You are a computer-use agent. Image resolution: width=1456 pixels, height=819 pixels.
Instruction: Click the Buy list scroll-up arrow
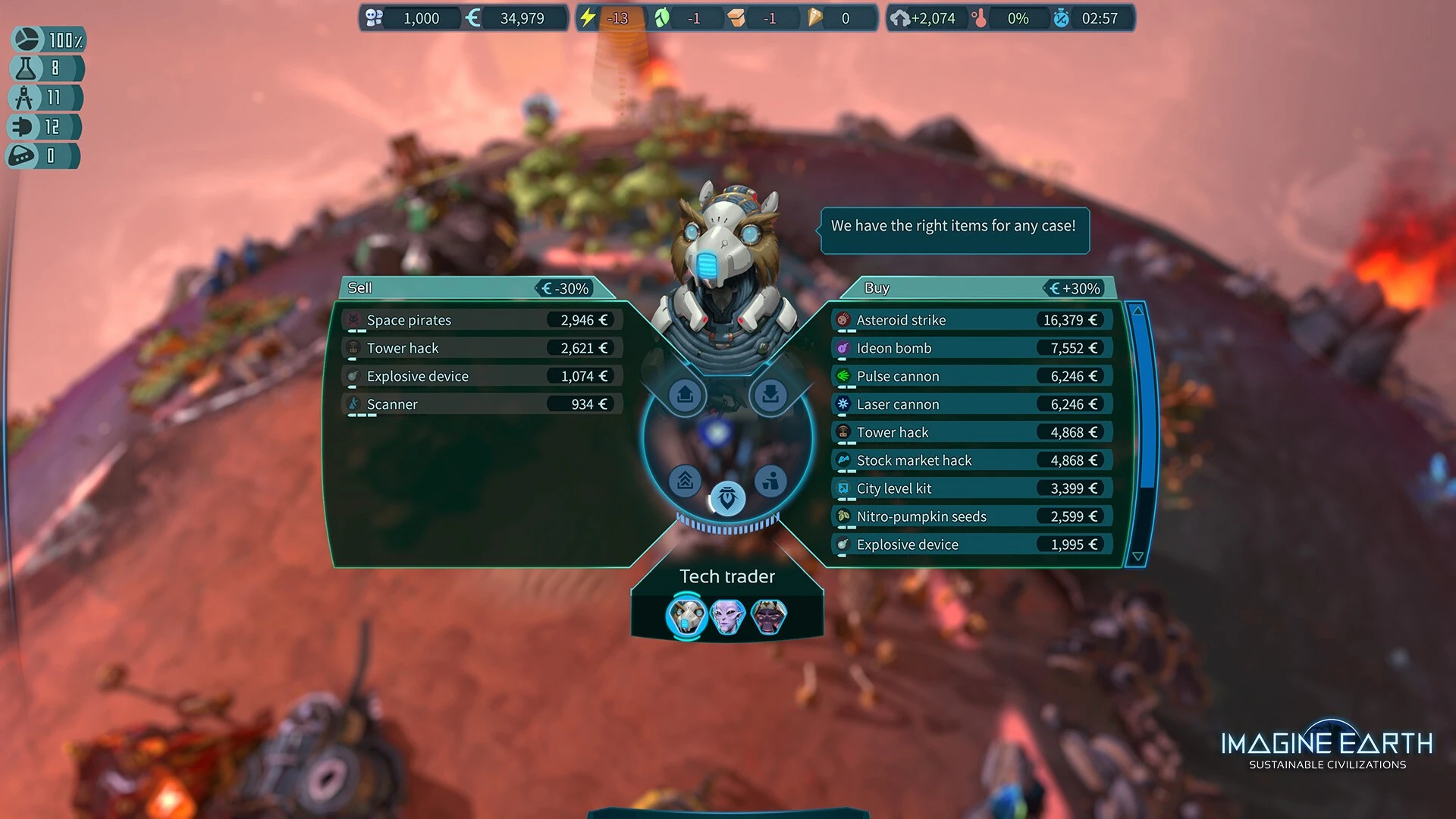(1137, 311)
